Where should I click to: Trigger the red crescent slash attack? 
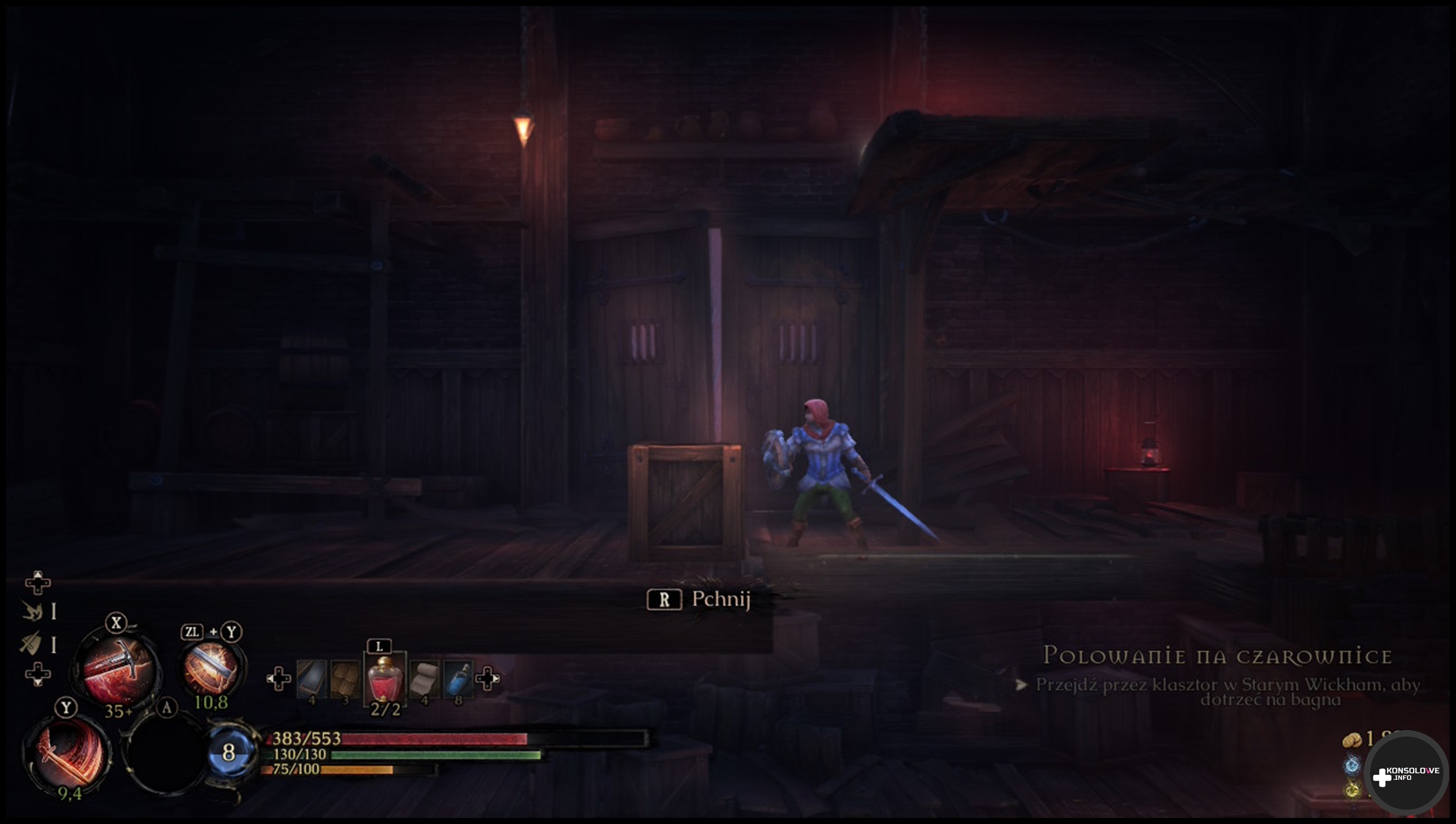coord(67,754)
